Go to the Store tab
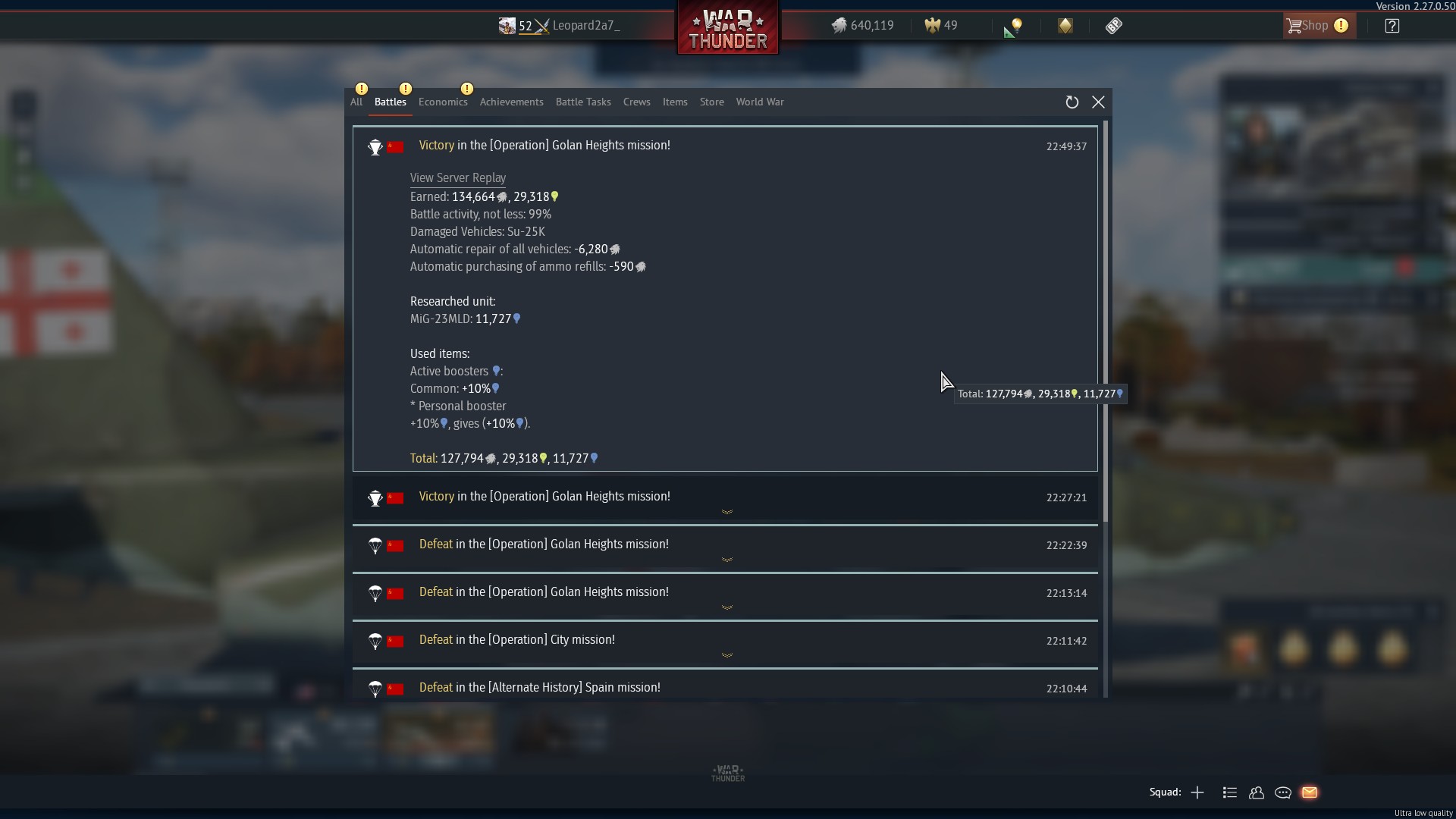Screen dimensions: 1456x819 711,102
